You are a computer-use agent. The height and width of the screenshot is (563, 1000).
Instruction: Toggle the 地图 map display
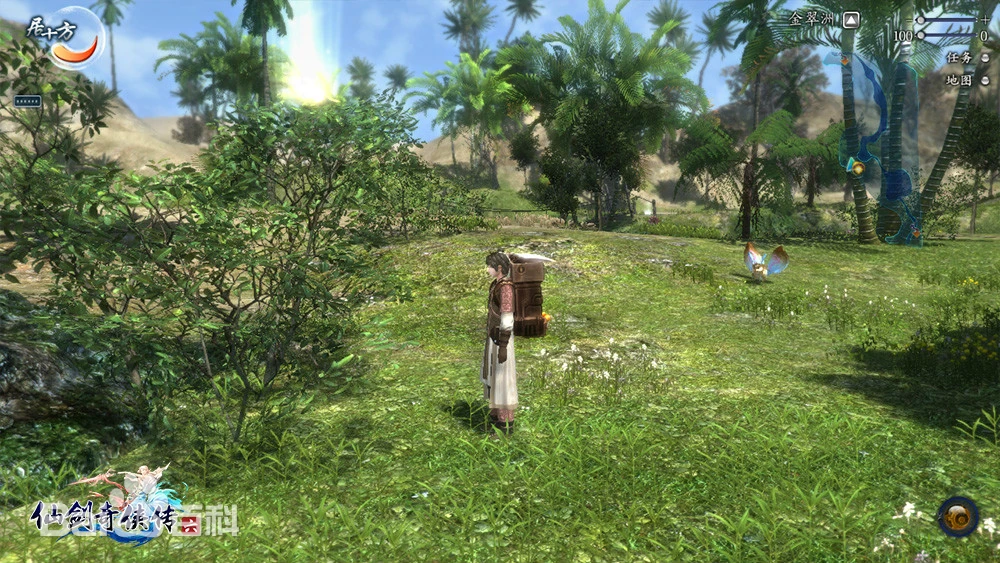(x=983, y=79)
